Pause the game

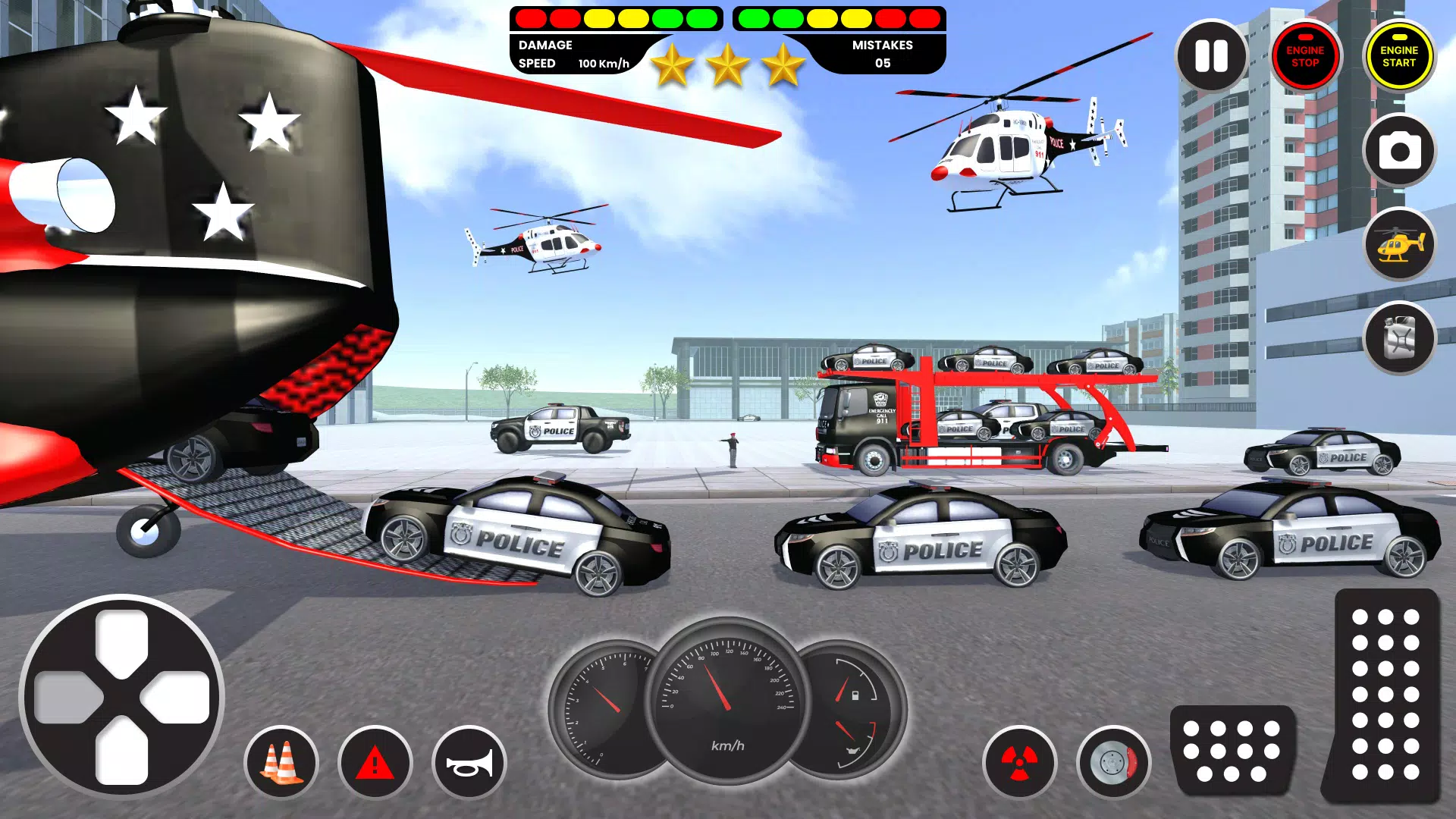(x=1211, y=55)
